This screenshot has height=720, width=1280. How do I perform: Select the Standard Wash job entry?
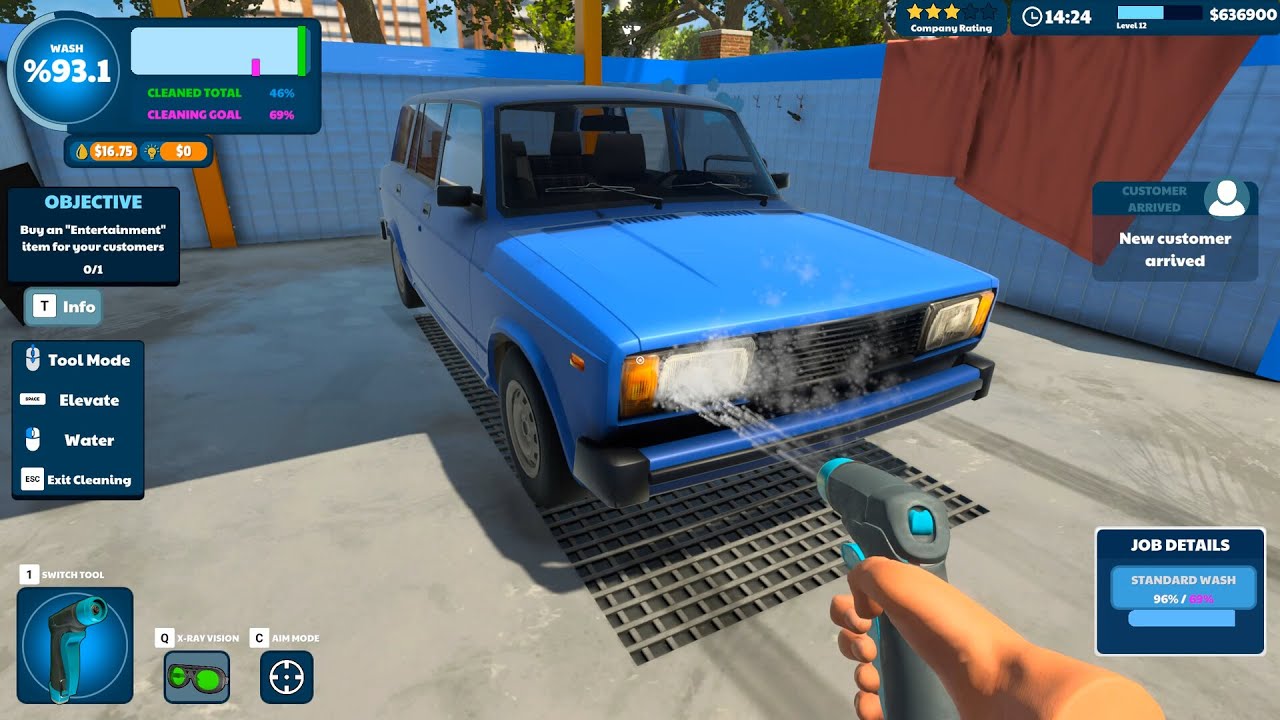(x=1183, y=588)
